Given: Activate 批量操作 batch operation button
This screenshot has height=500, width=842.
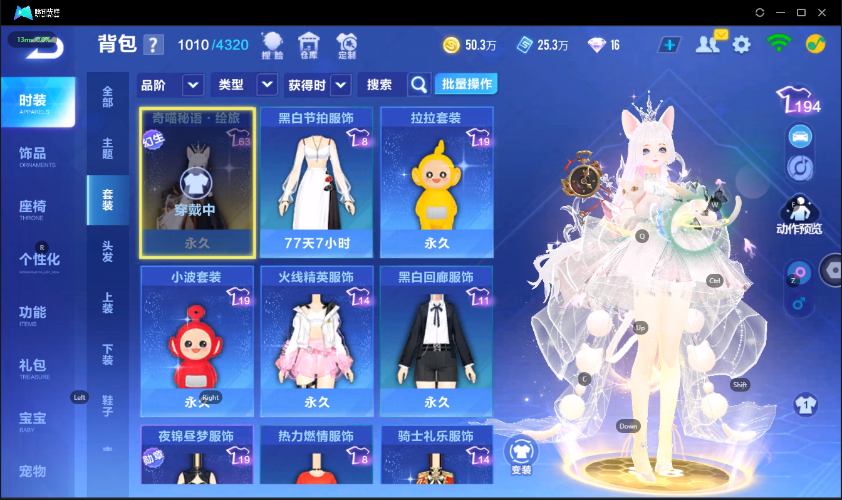Looking at the screenshot, I should [468, 84].
